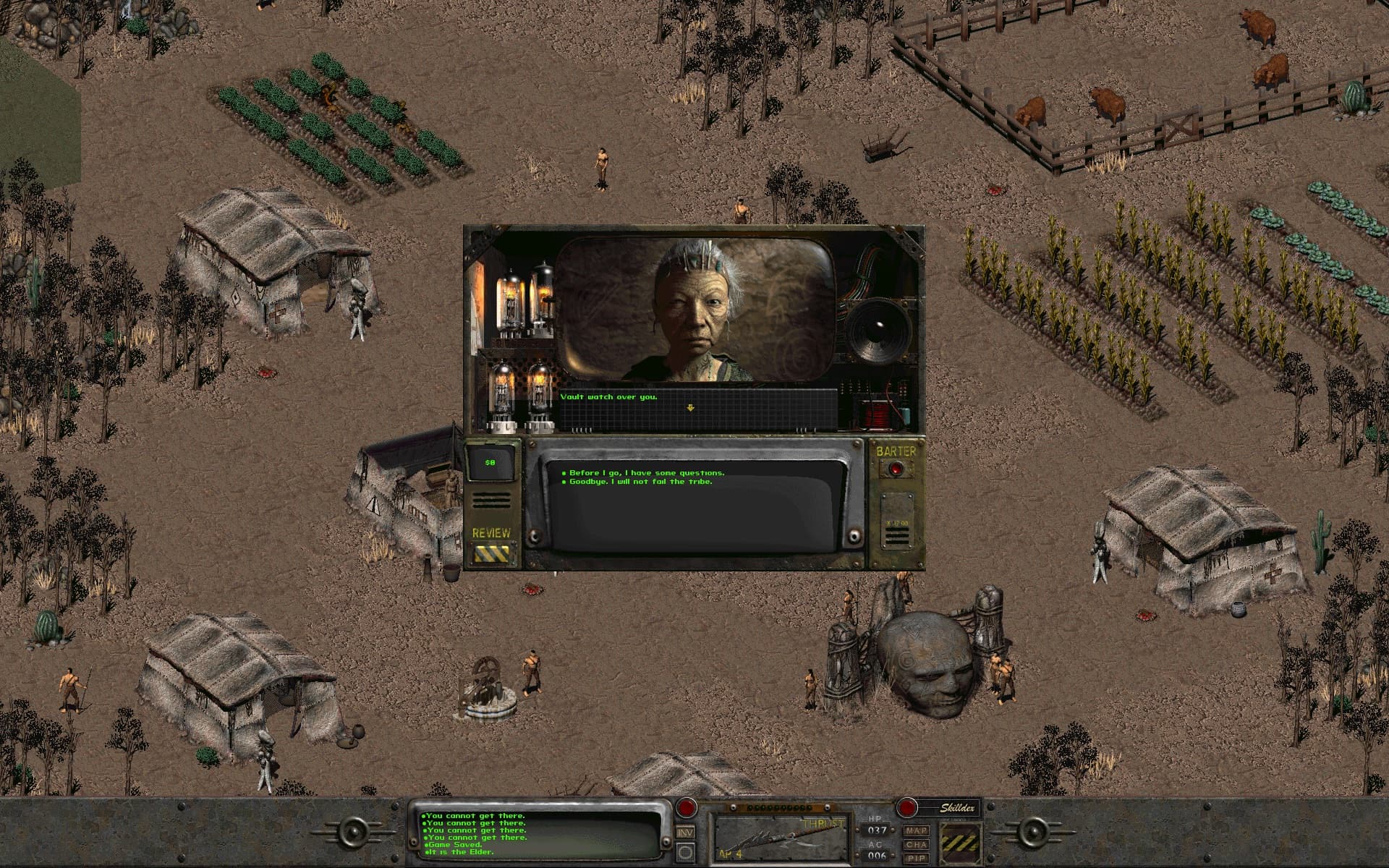Screen dimensions: 1389x868
Task: Open the character sheet via CHA
Action: 917,844
